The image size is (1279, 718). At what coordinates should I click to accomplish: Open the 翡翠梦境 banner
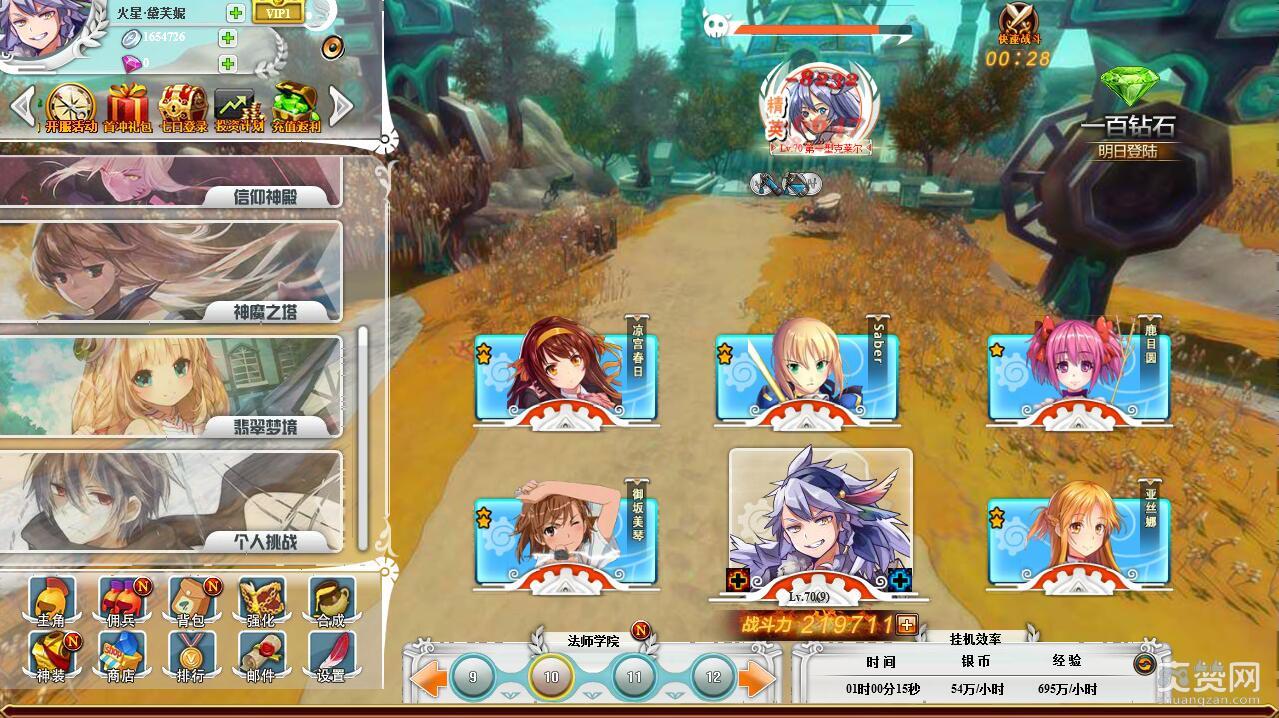[x=170, y=386]
